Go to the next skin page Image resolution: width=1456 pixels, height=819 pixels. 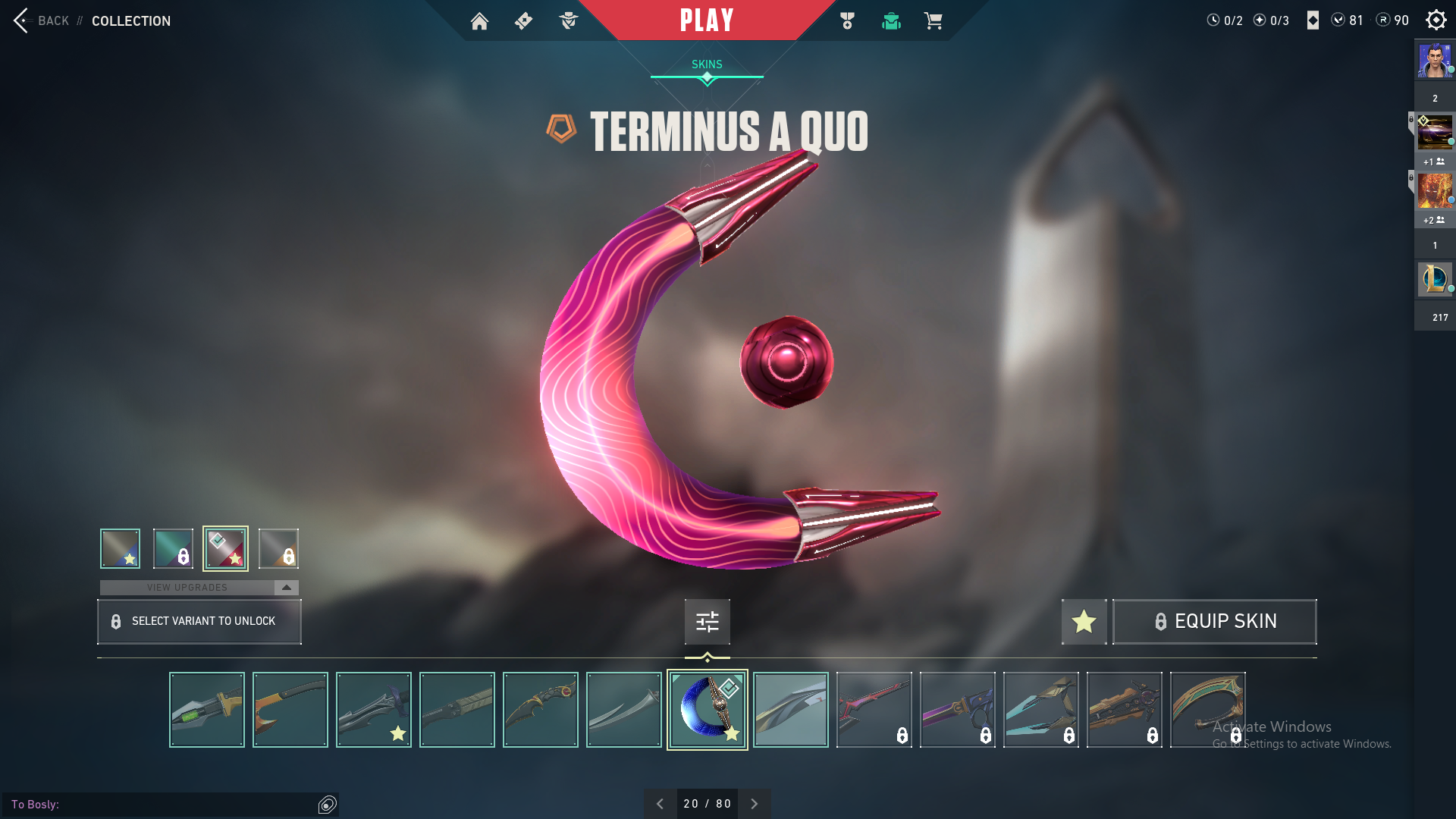(754, 804)
